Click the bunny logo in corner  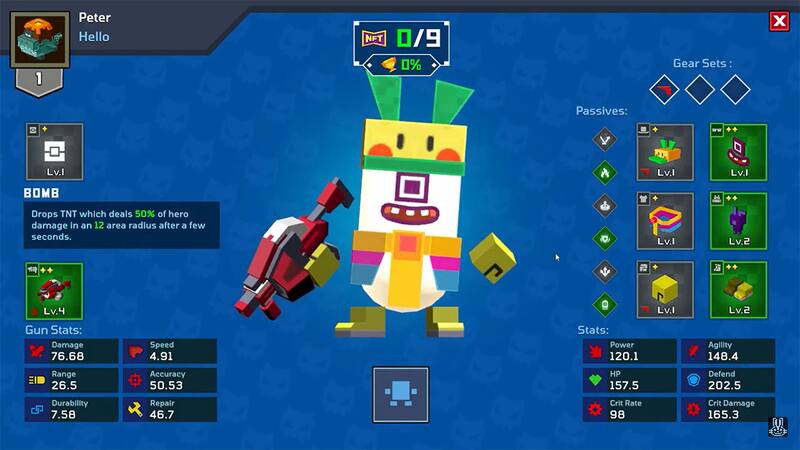[778, 427]
